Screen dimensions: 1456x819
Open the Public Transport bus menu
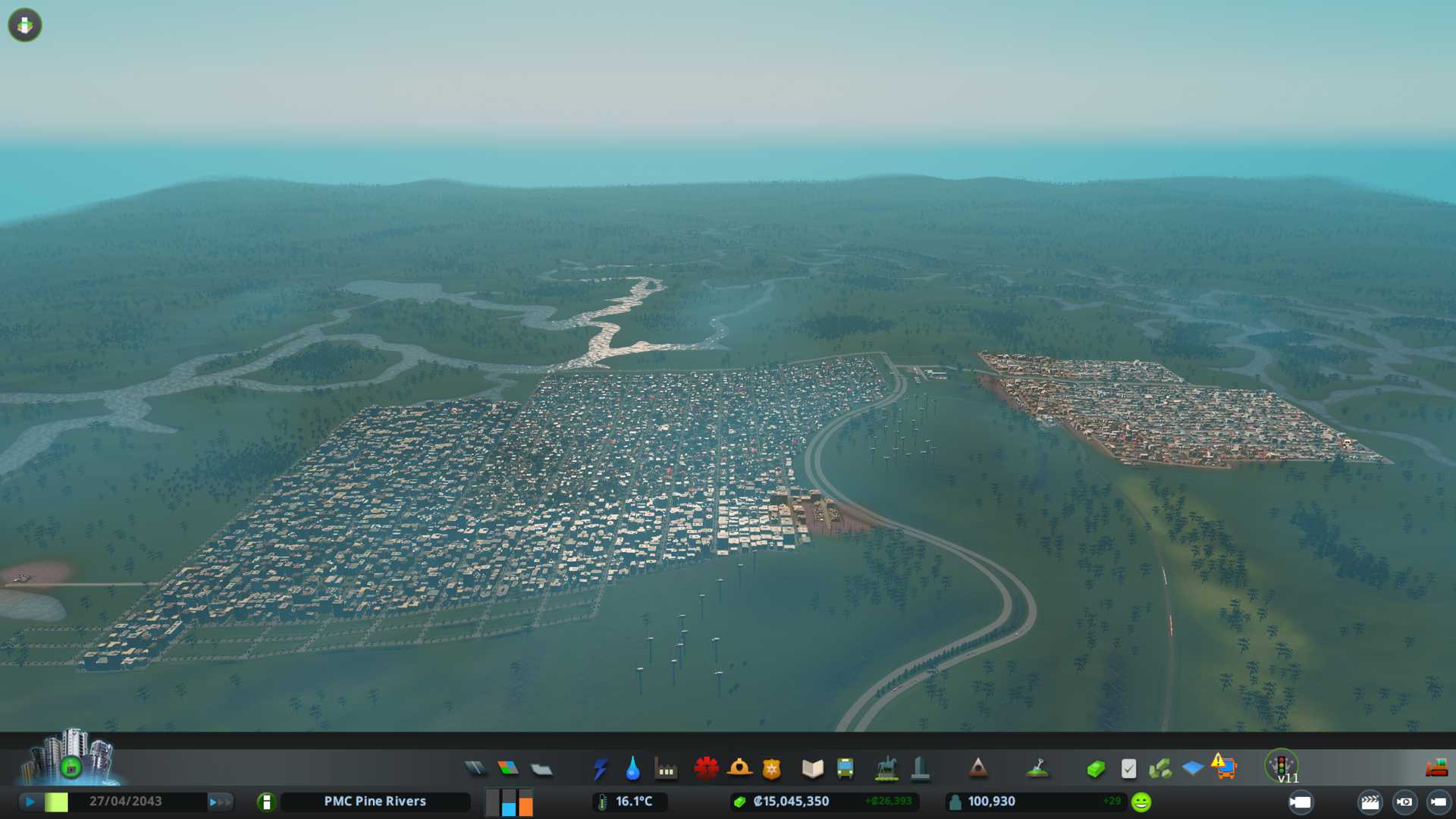click(845, 769)
